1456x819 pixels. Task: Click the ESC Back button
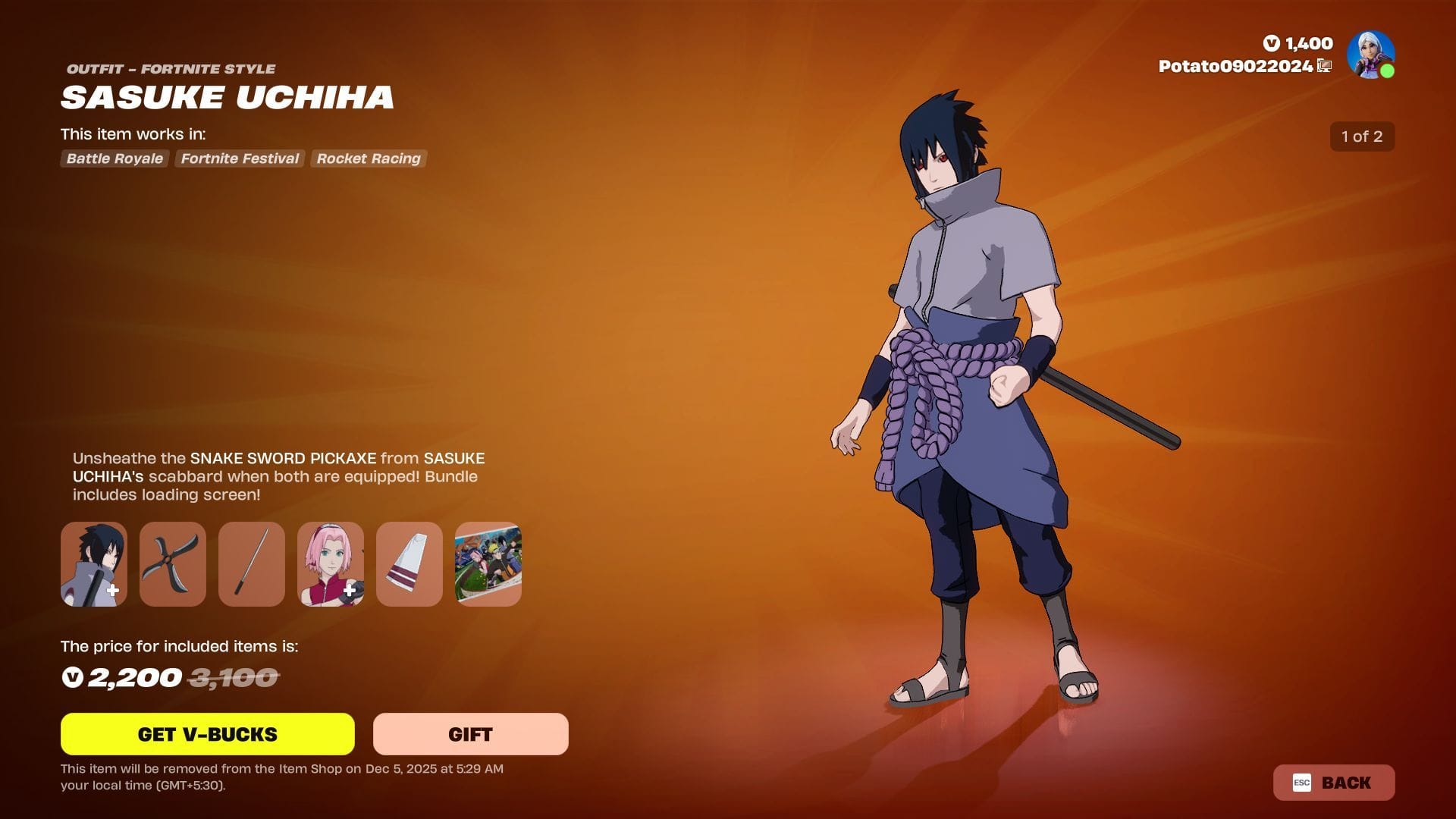tap(1333, 783)
